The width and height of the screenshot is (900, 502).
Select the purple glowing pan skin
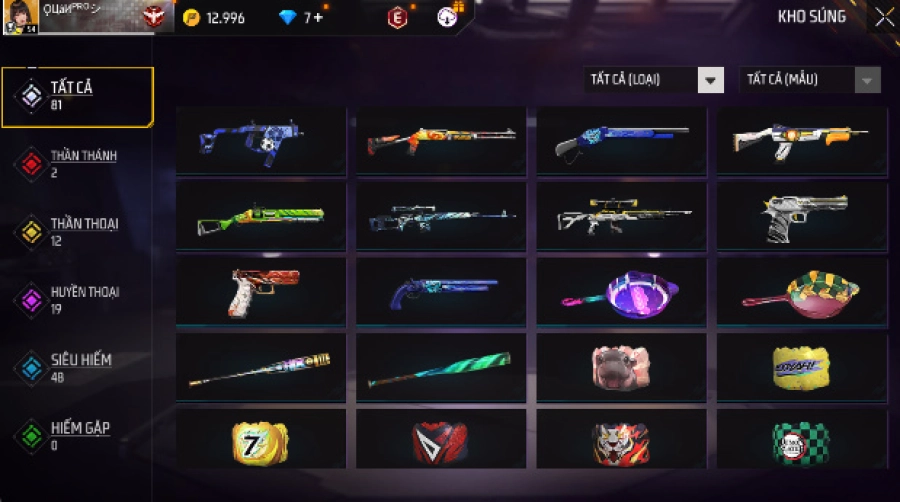point(621,292)
